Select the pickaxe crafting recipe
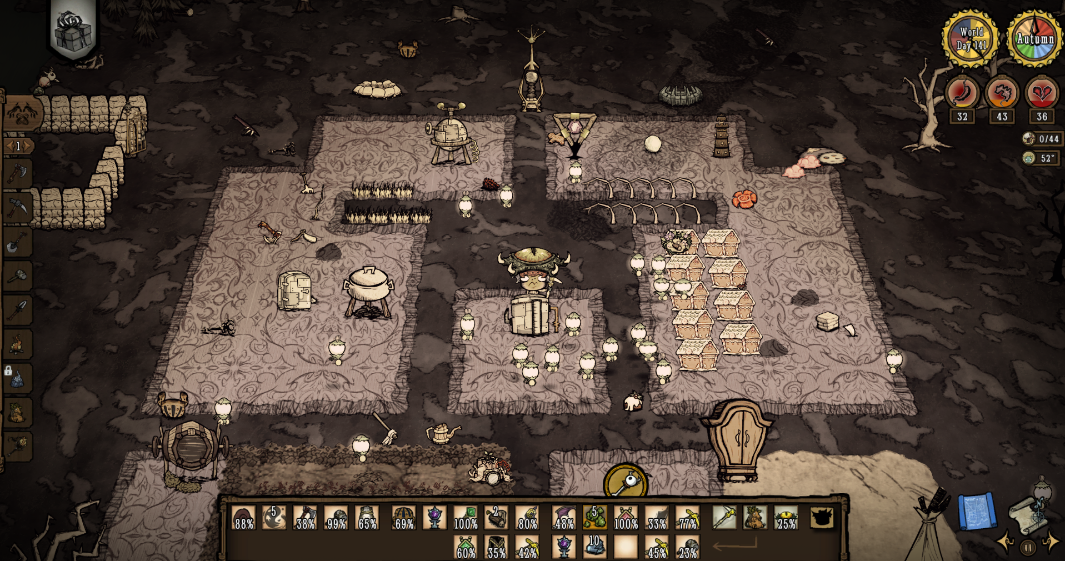1065x561 pixels. coord(18,209)
